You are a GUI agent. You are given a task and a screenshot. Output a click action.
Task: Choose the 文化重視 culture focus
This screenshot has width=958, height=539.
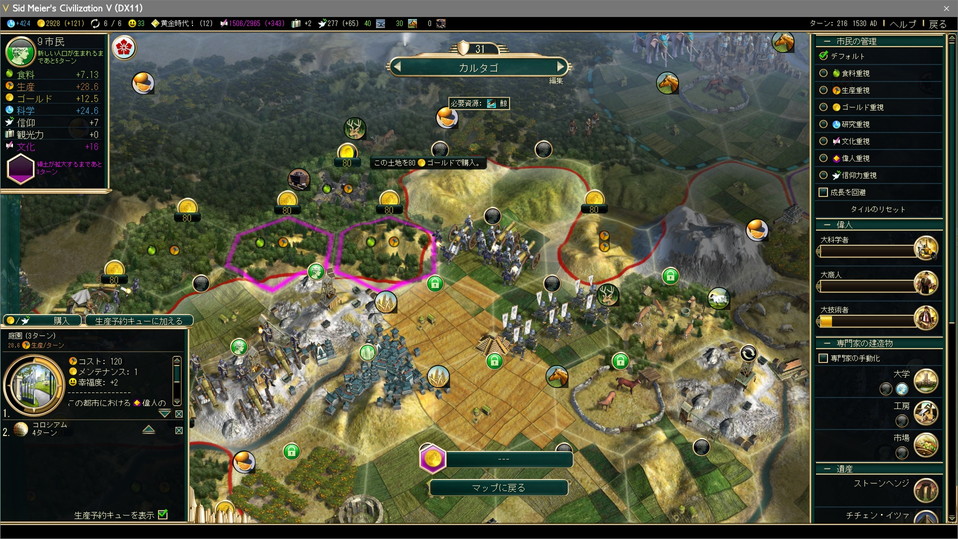823,141
